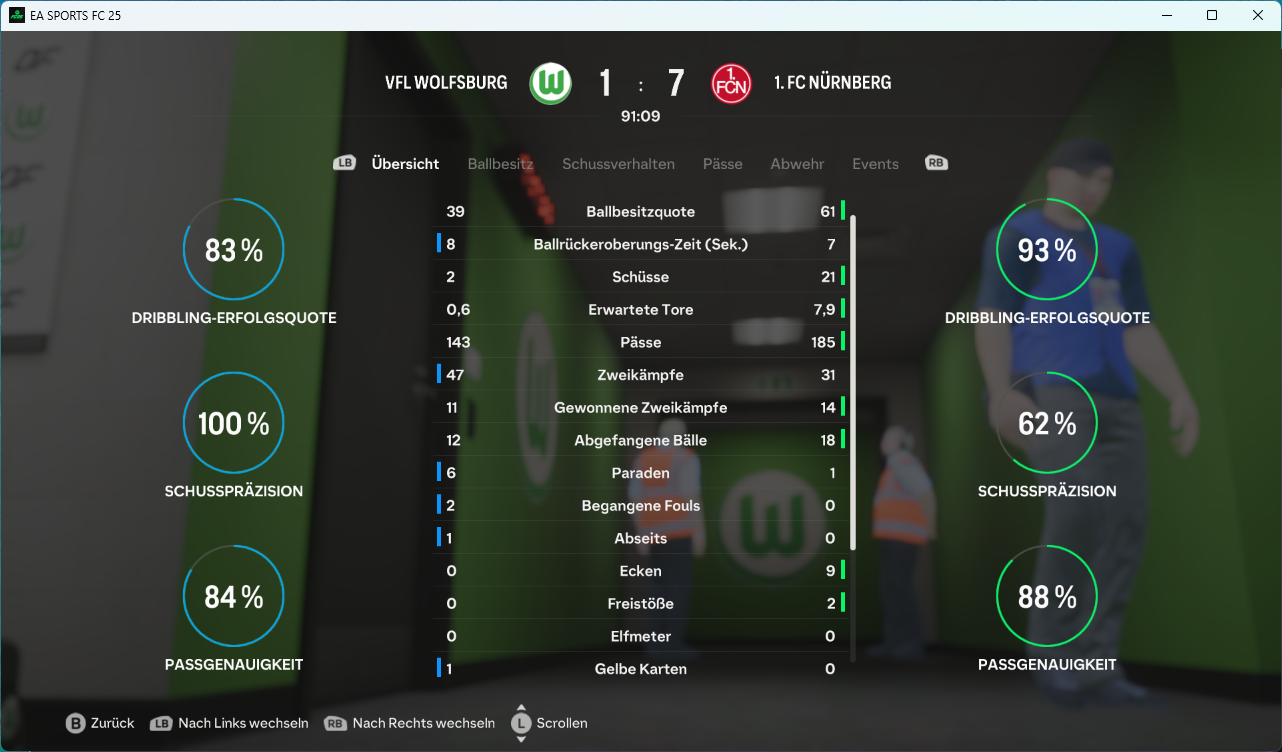Screen dimensions: 1282x752
Task: Close the EA SPORTS FC 25 window
Action: point(1258,15)
